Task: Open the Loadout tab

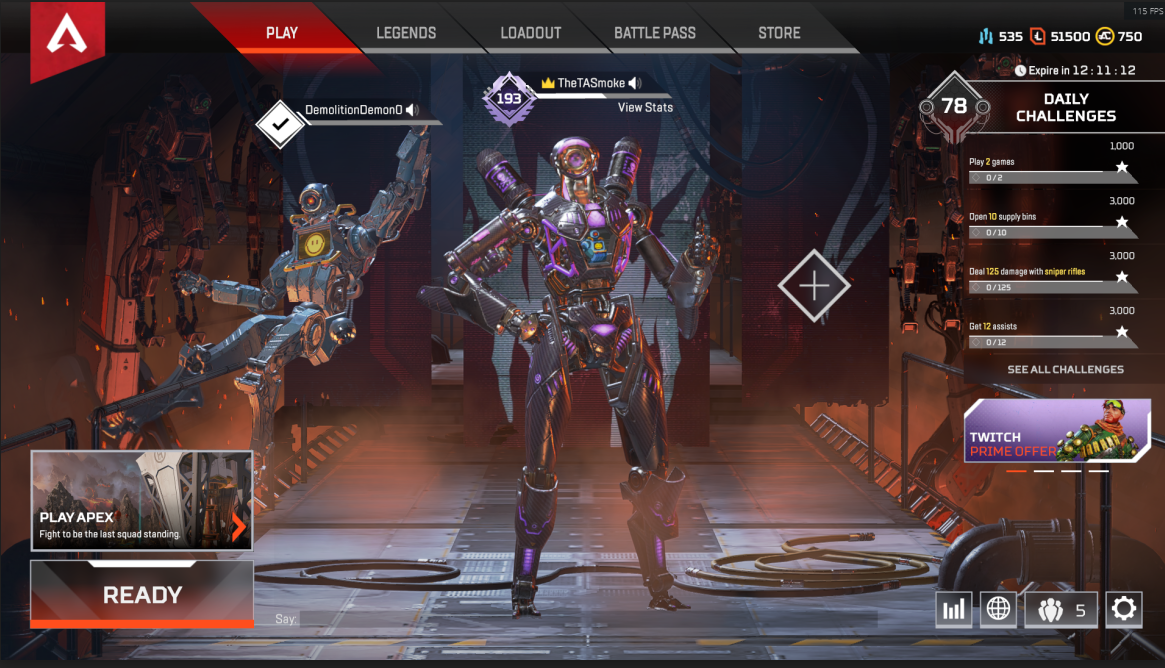Action: tap(530, 33)
